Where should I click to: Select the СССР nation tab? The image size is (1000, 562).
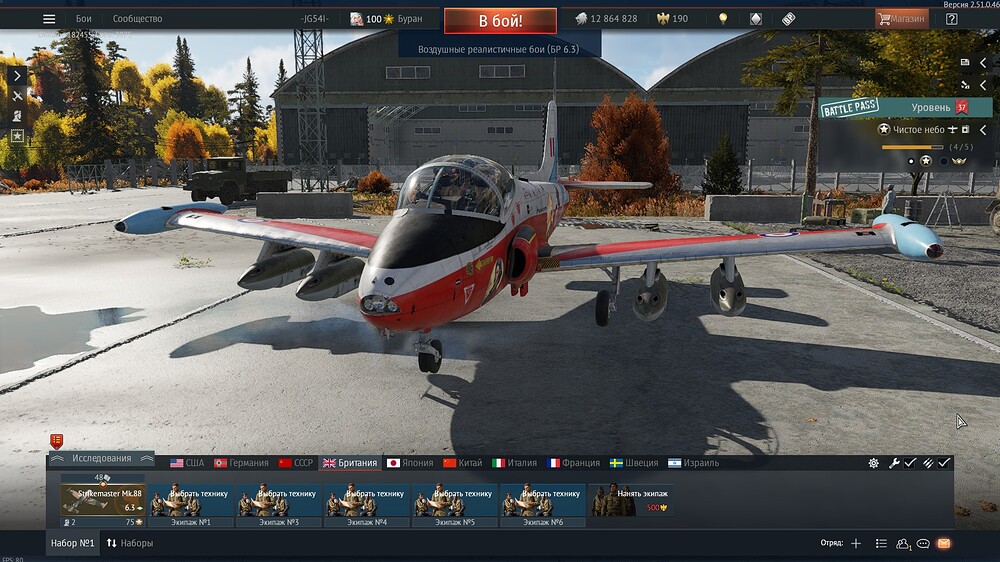296,463
